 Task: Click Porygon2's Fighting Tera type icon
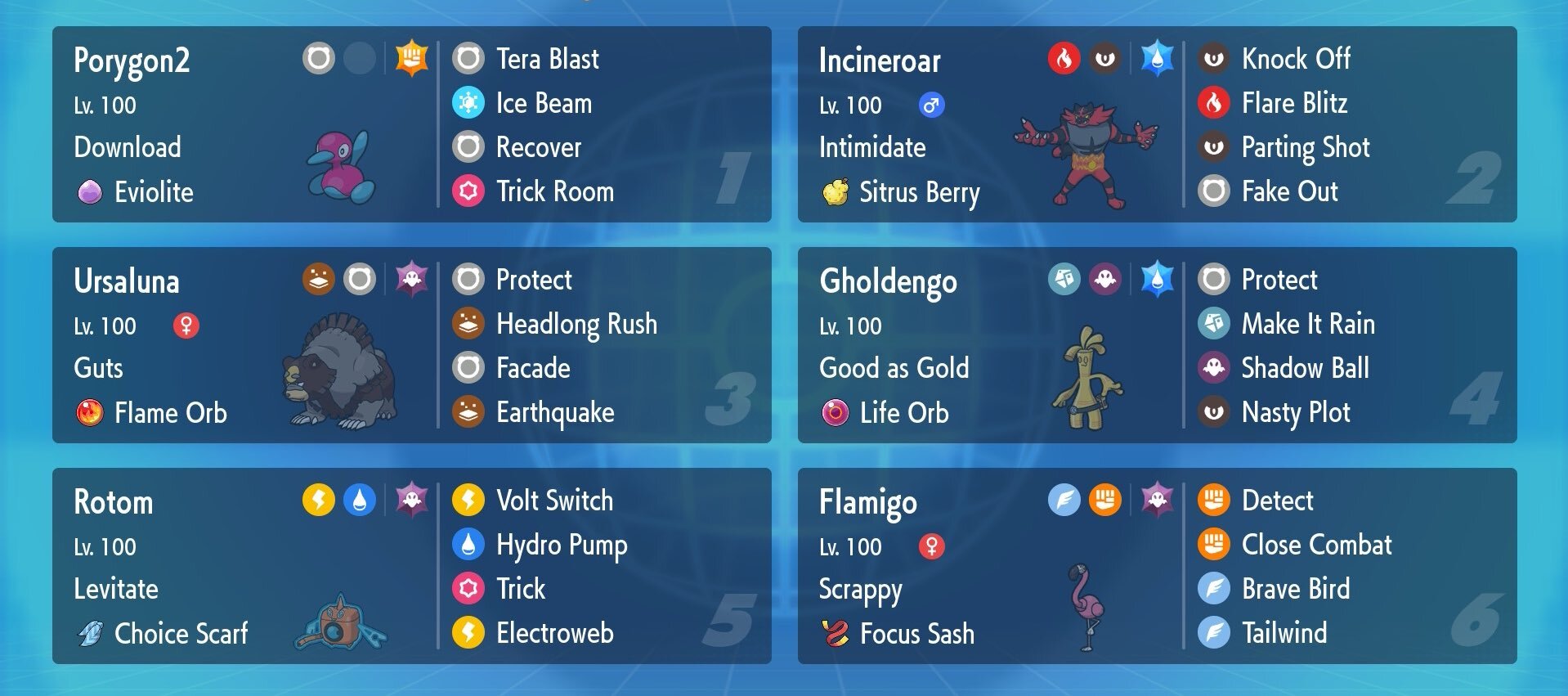tap(411, 58)
